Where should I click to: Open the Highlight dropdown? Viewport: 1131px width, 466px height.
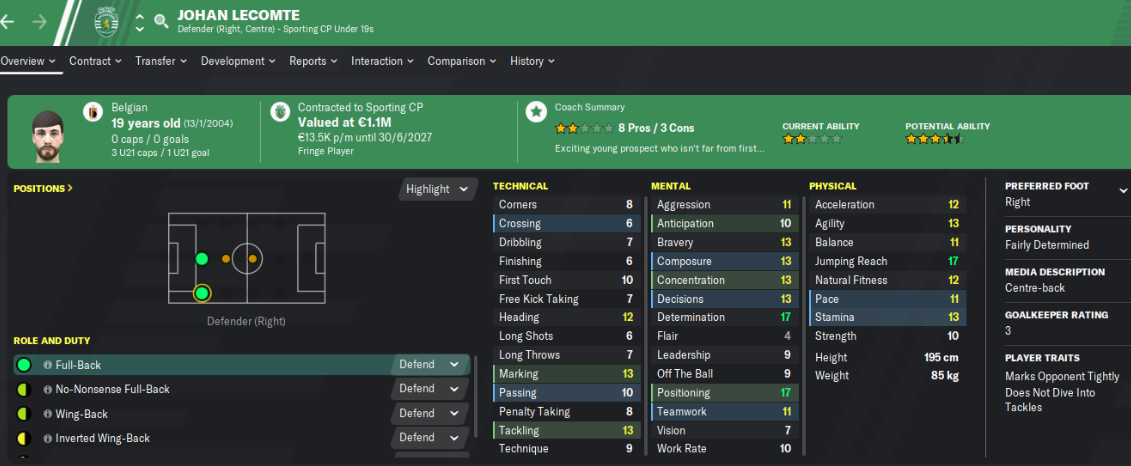pyautogui.click(x=437, y=189)
